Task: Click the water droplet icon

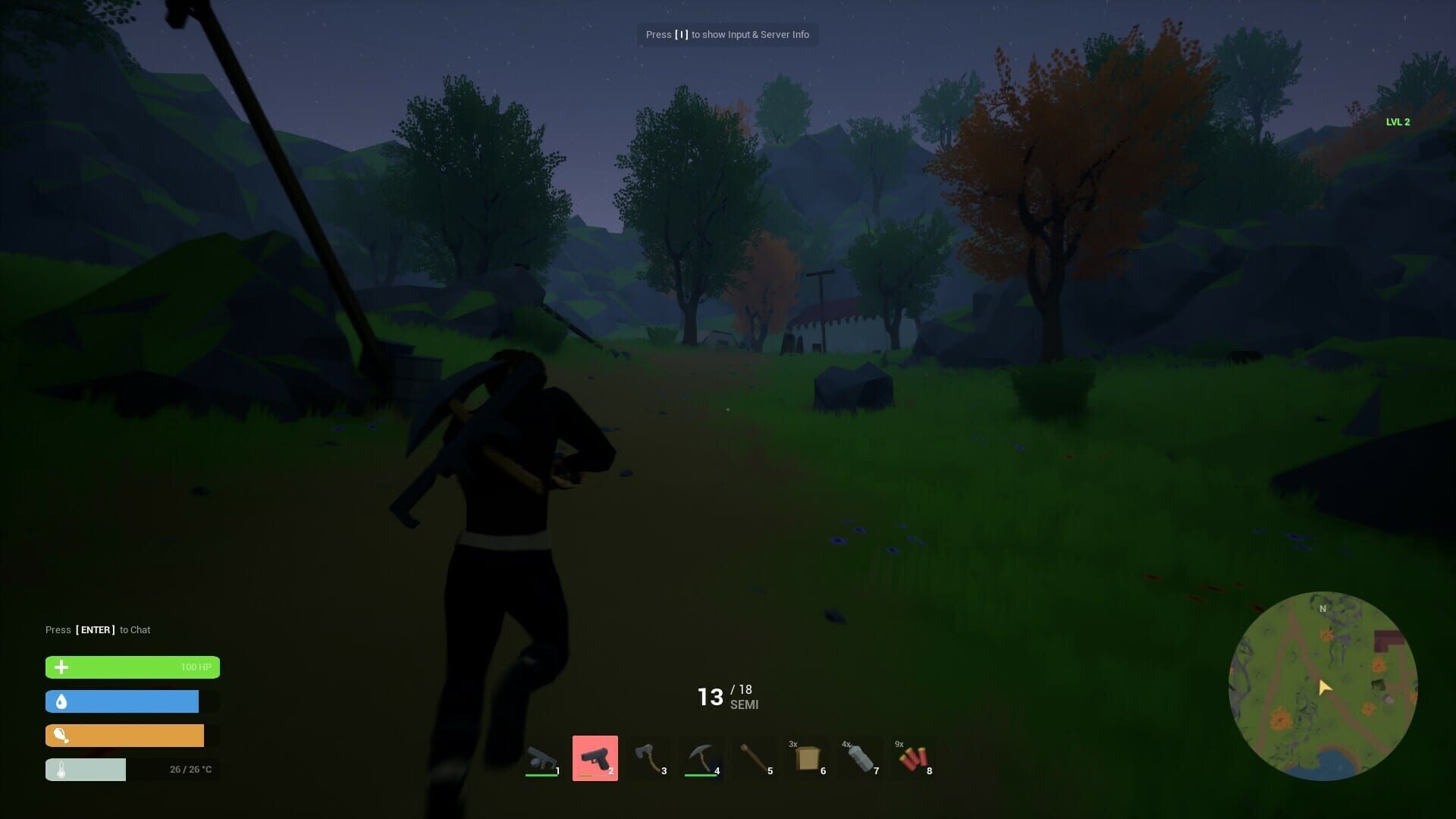Action: click(x=61, y=701)
